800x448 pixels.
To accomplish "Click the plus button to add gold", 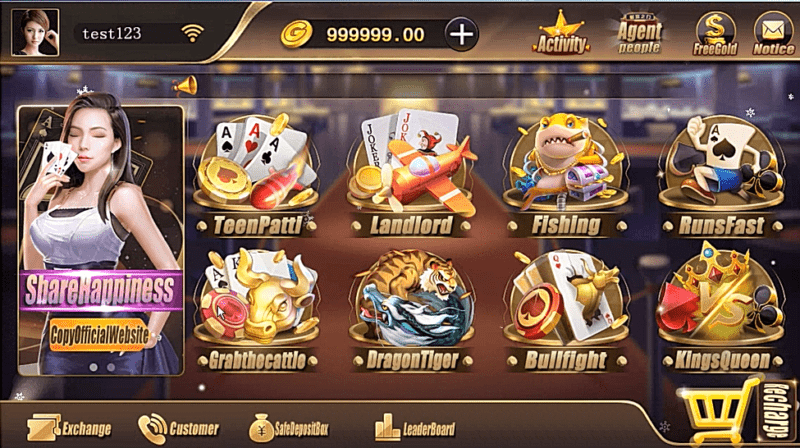I will click(x=461, y=34).
